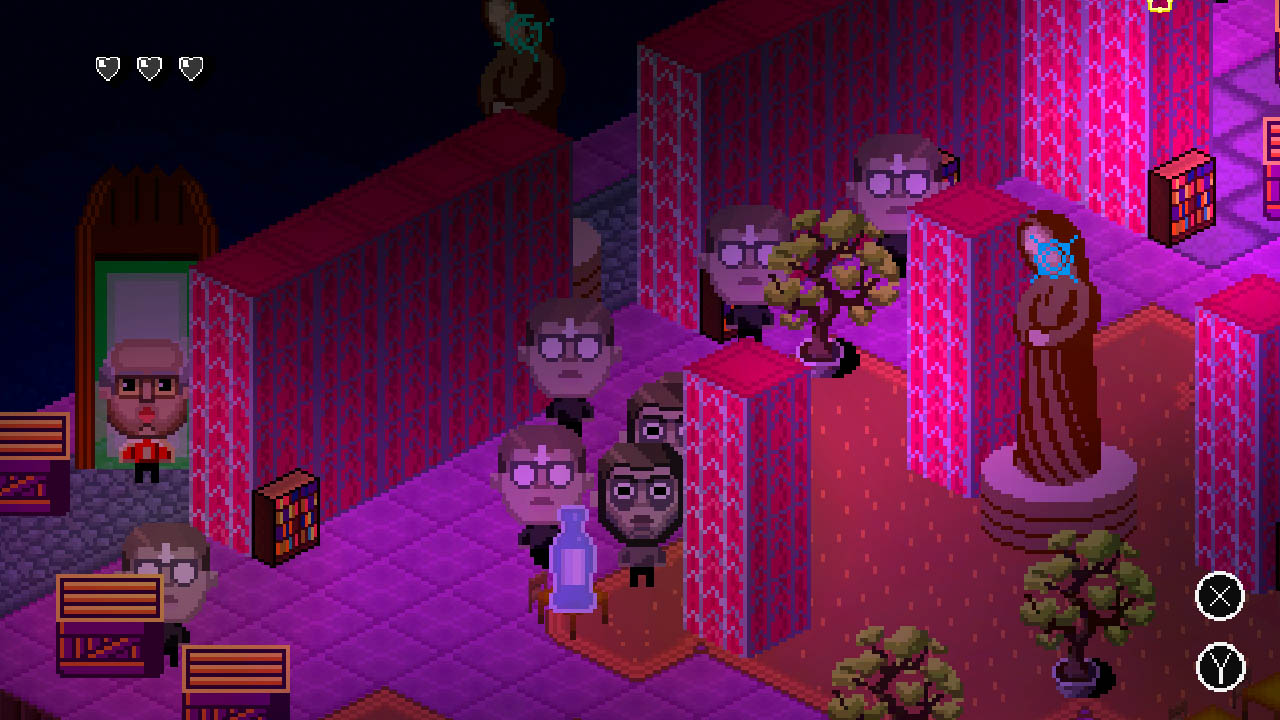1280x720 pixels.
Task: Select the middle heart icon
Action: click(147, 68)
